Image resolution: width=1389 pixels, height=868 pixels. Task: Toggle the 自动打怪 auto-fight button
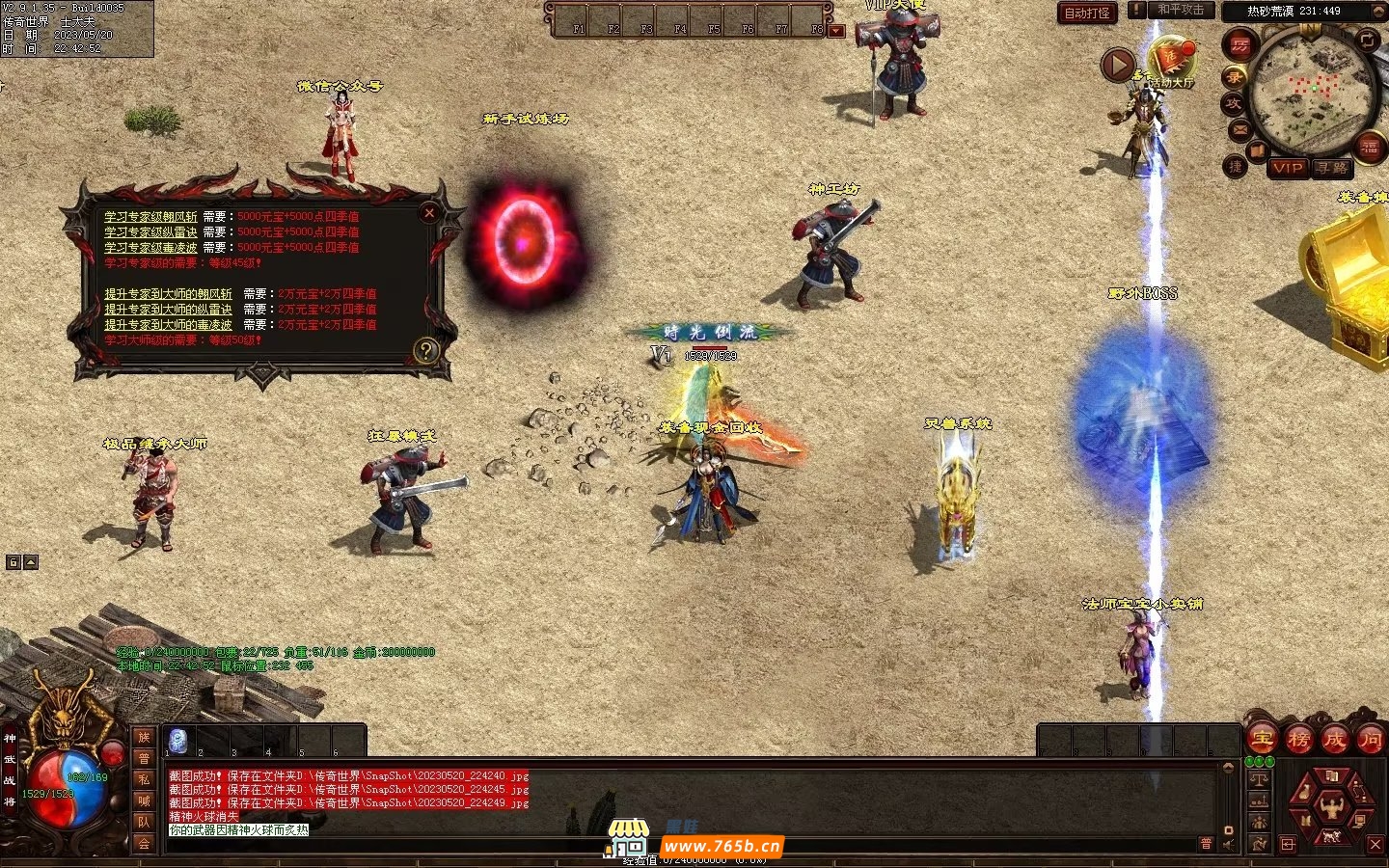point(1087,13)
